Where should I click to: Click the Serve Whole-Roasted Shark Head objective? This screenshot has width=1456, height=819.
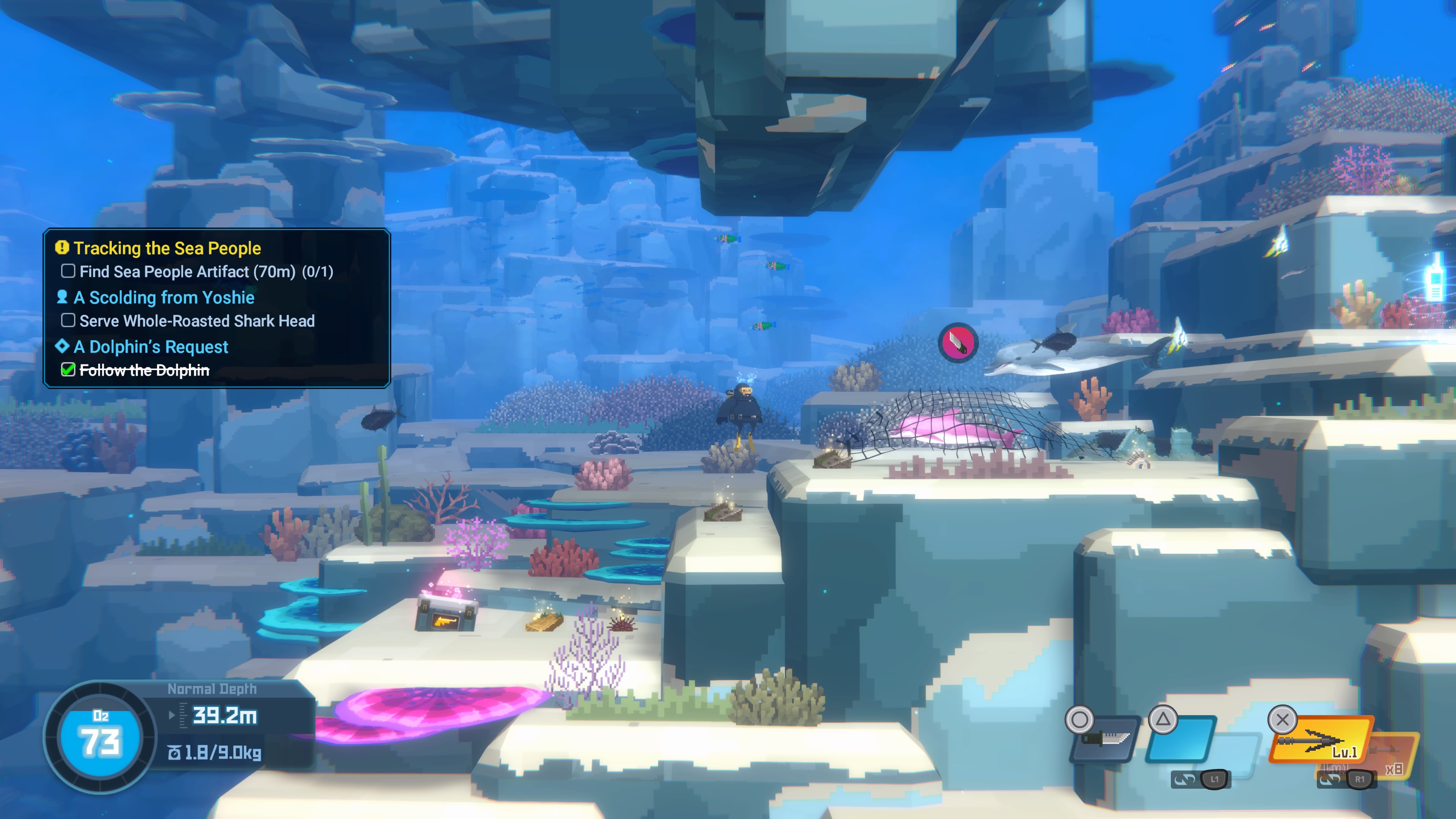[197, 321]
